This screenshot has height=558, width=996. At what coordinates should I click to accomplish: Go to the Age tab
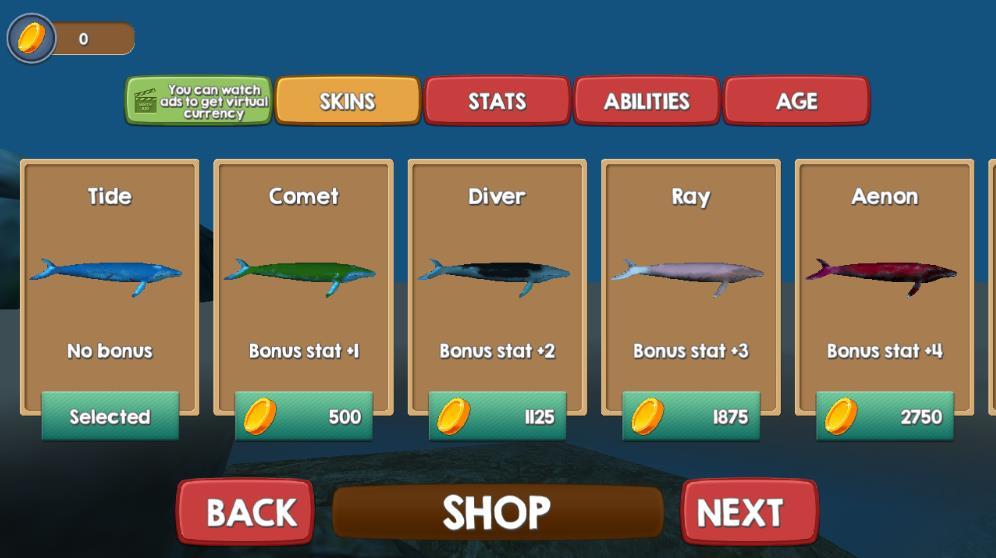[x=796, y=101]
